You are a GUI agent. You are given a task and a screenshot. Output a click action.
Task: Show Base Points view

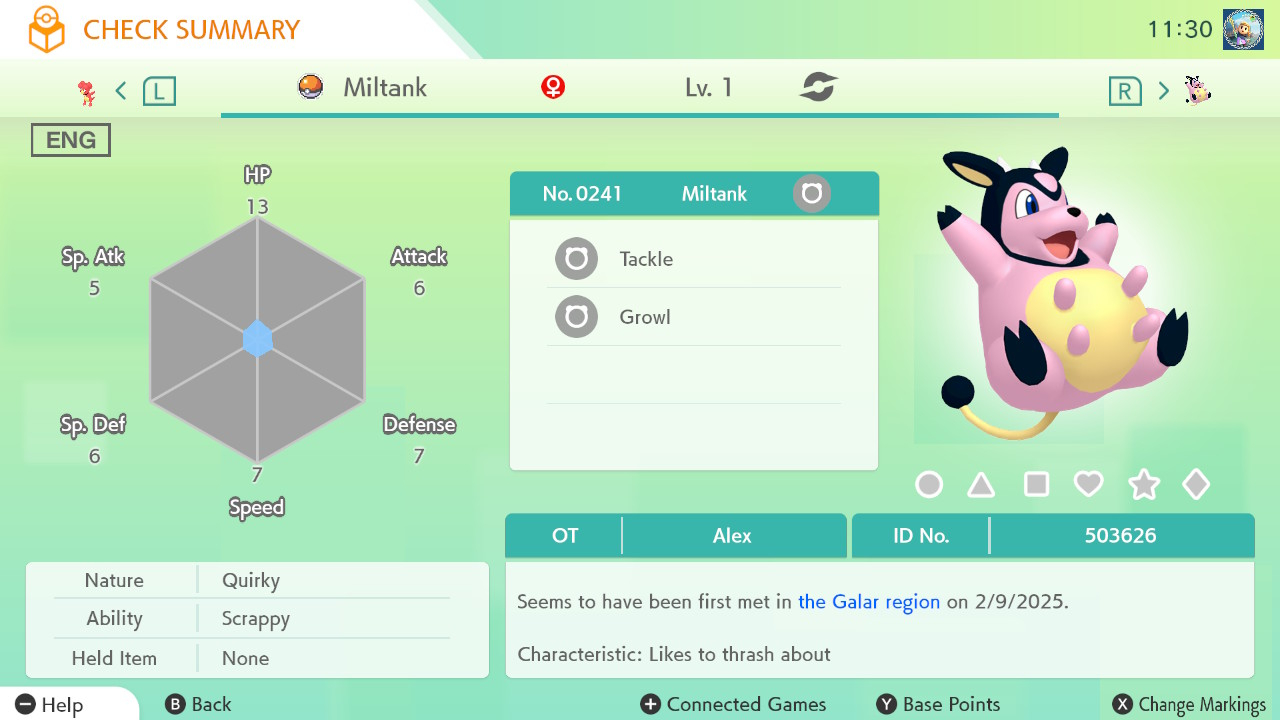coord(938,705)
